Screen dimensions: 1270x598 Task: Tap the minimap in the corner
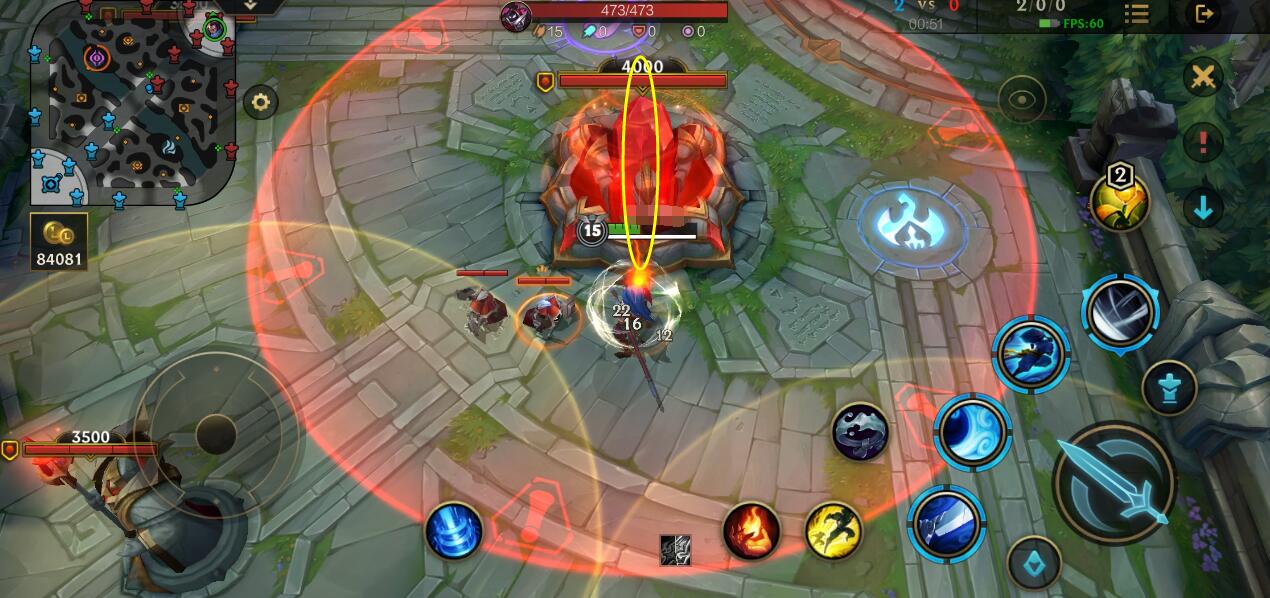tap(133, 103)
